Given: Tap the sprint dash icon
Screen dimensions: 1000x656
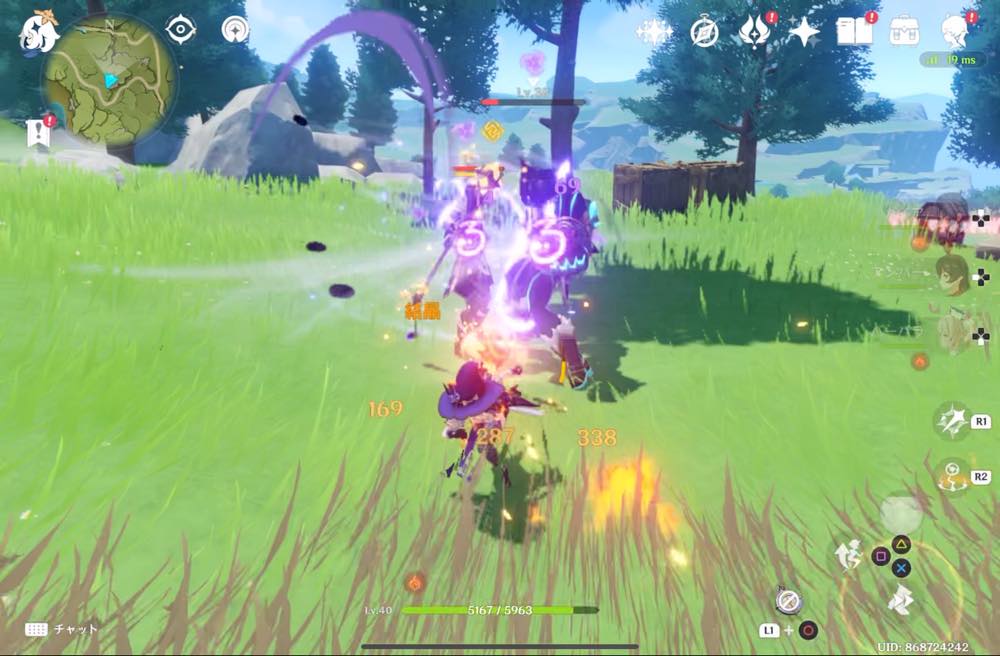Looking at the screenshot, I should pyautogui.click(x=900, y=598).
